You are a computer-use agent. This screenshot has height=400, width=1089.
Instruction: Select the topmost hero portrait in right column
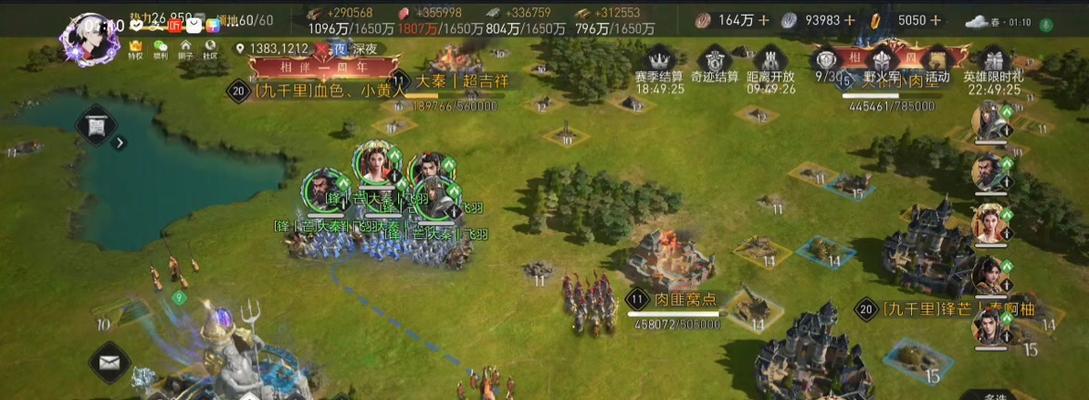(988, 122)
